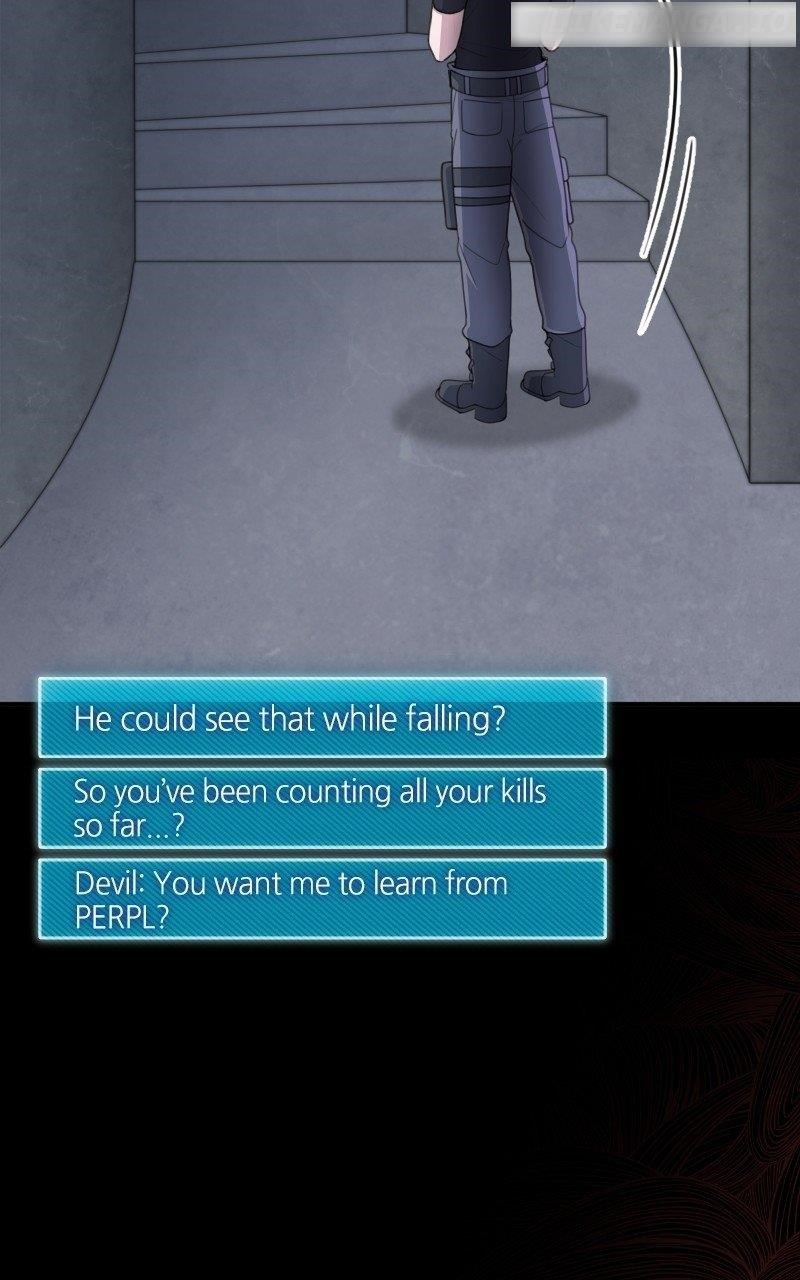The image size is (800, 1280).
Task: Pick "Devil: You want me to learn from PERPL?"
Action: pyautogui.click(x=322, y=899)
